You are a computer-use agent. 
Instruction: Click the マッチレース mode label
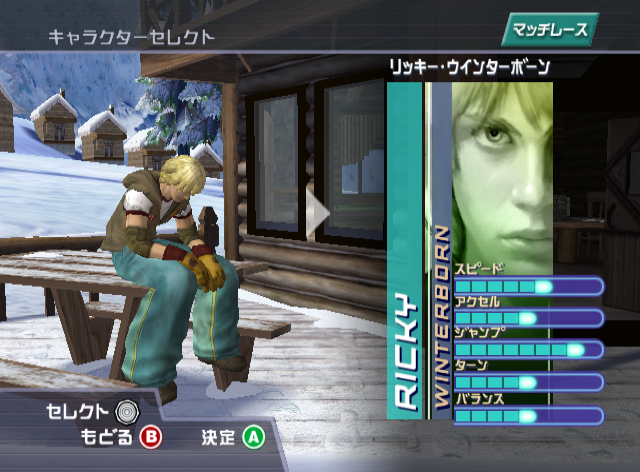pyautogui.click(x=550, y=28)
